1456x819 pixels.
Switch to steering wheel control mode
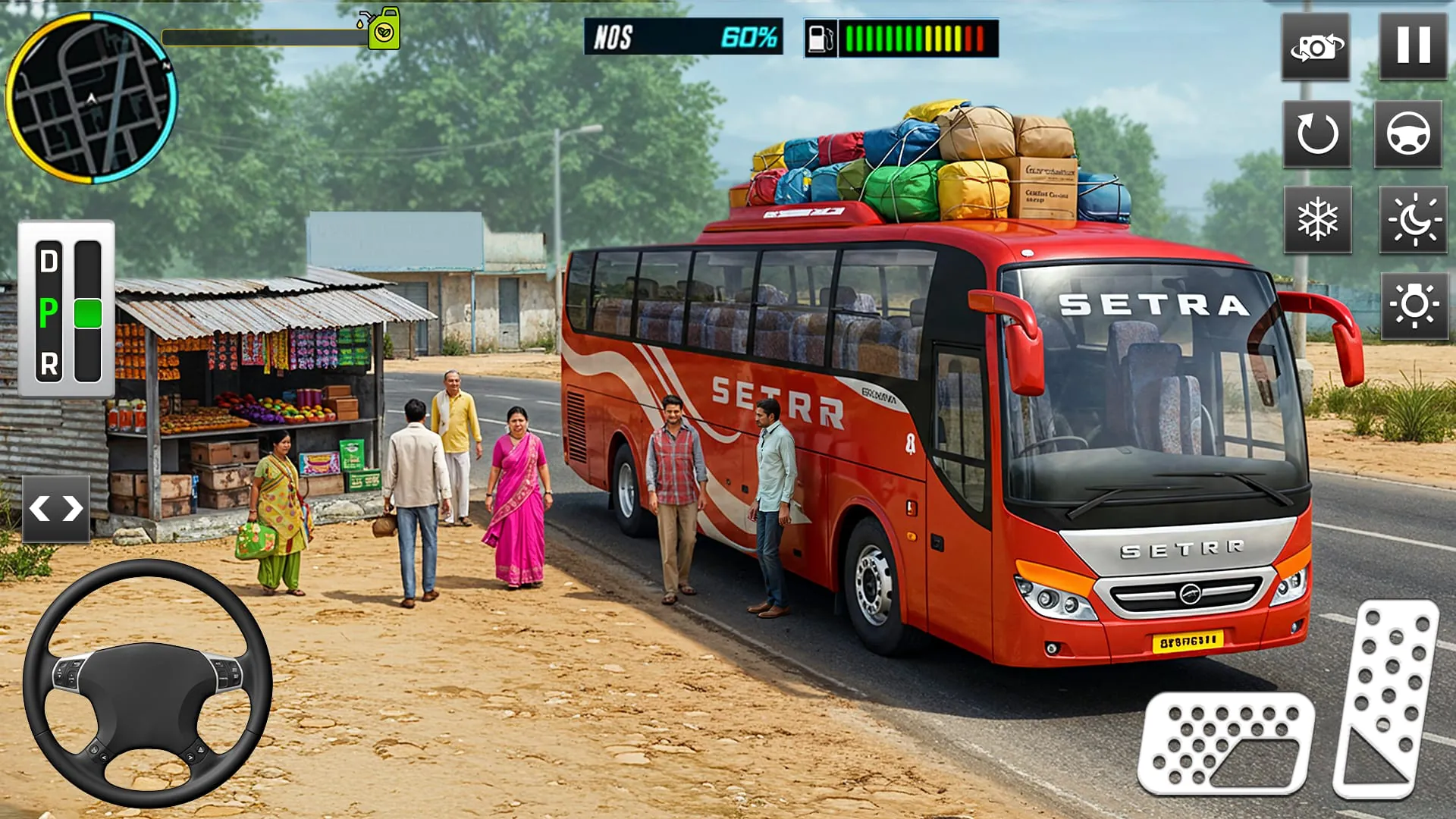1409,134
